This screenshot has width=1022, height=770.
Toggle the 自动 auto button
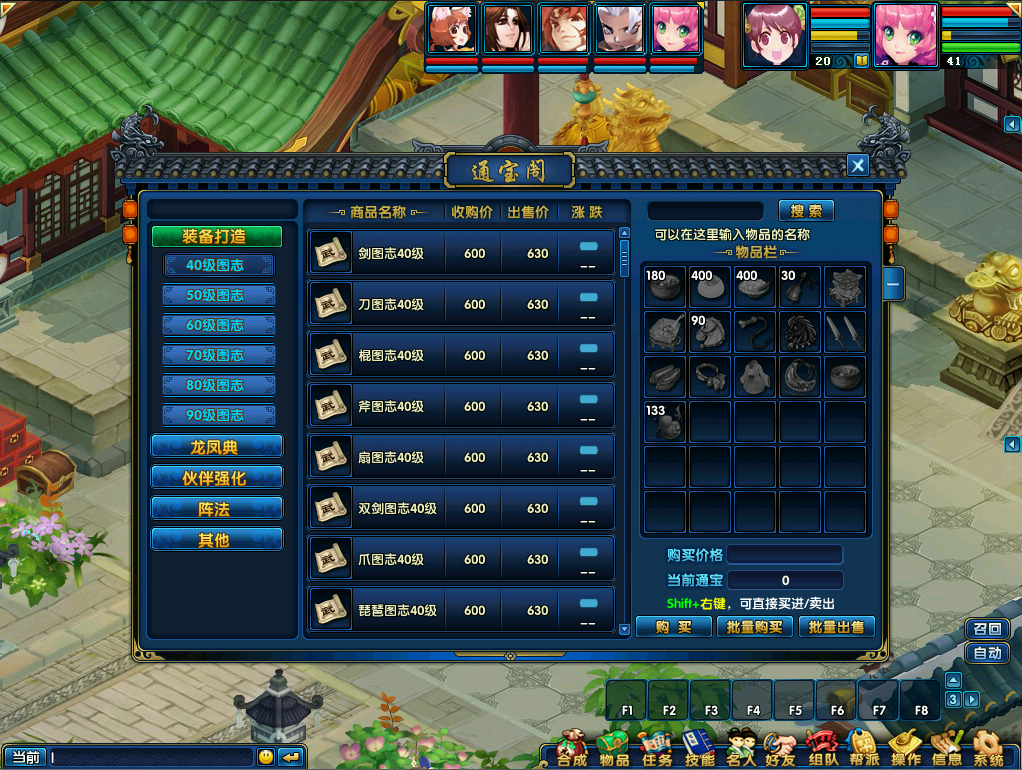click(986, 653)
